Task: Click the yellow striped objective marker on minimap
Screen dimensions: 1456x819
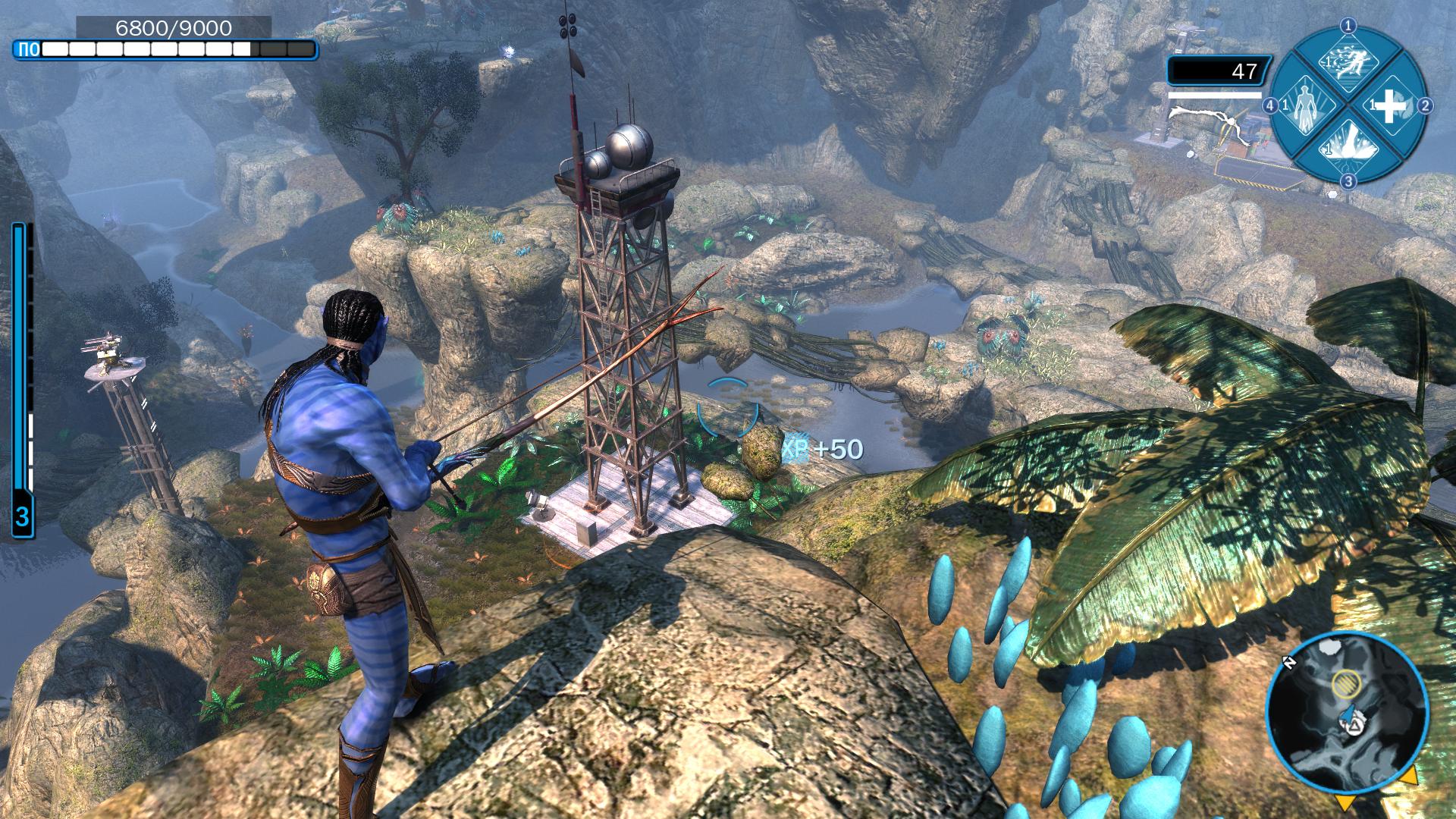Action: click(x=1346, y=685)
